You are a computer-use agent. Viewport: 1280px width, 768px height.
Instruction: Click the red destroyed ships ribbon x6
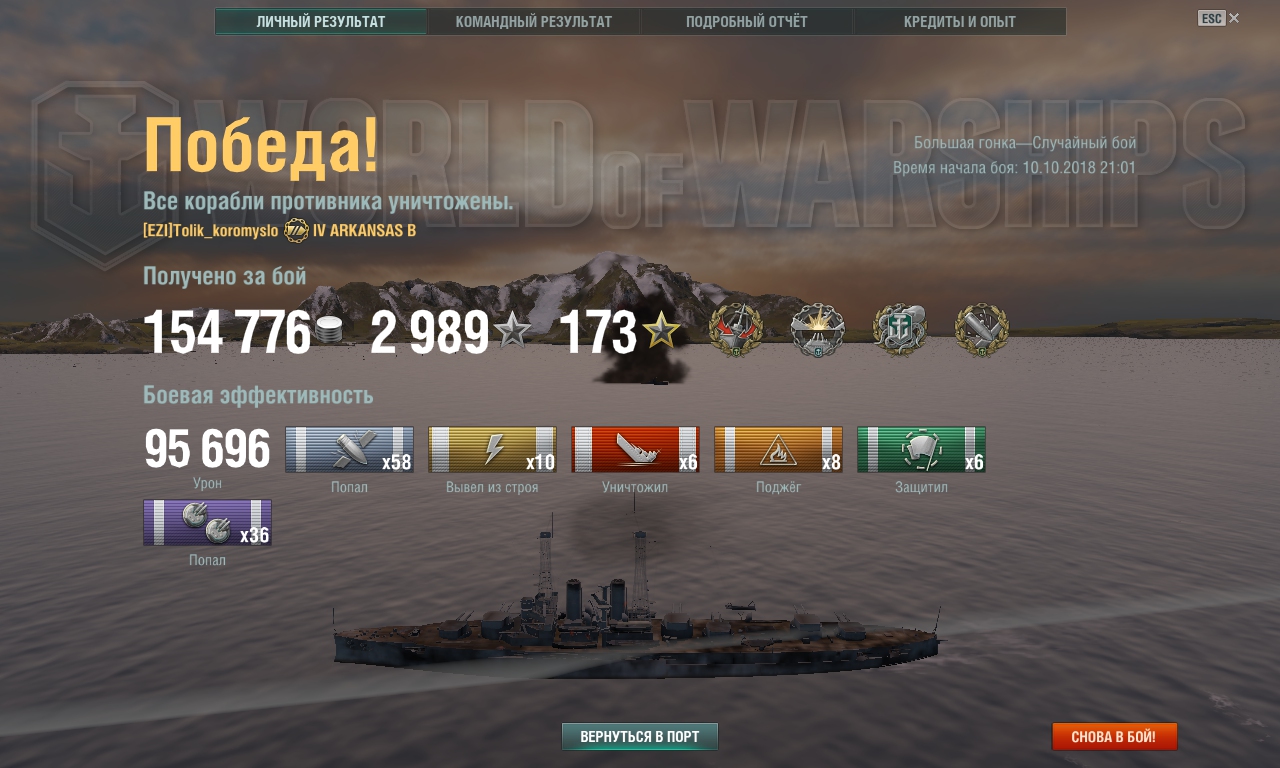(635, 450)
